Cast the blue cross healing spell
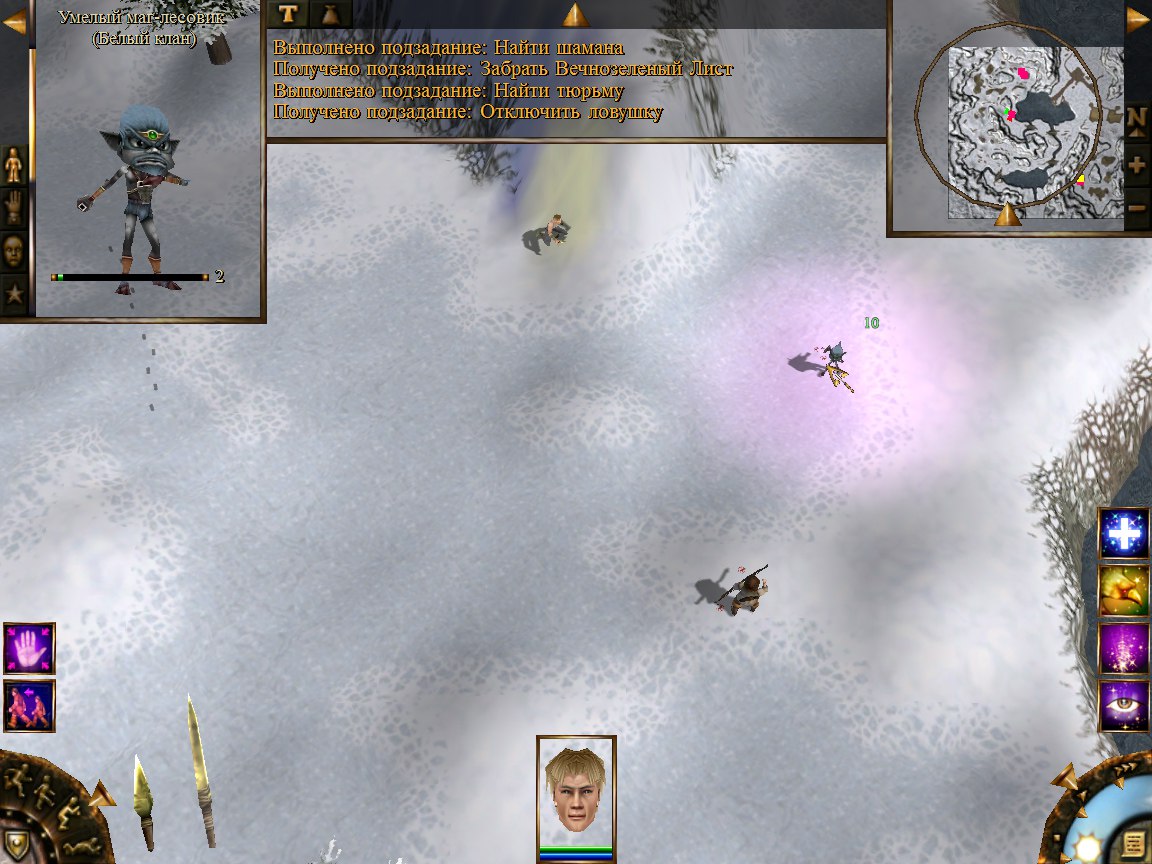The image size is (1152, 864). point(1124,533)
